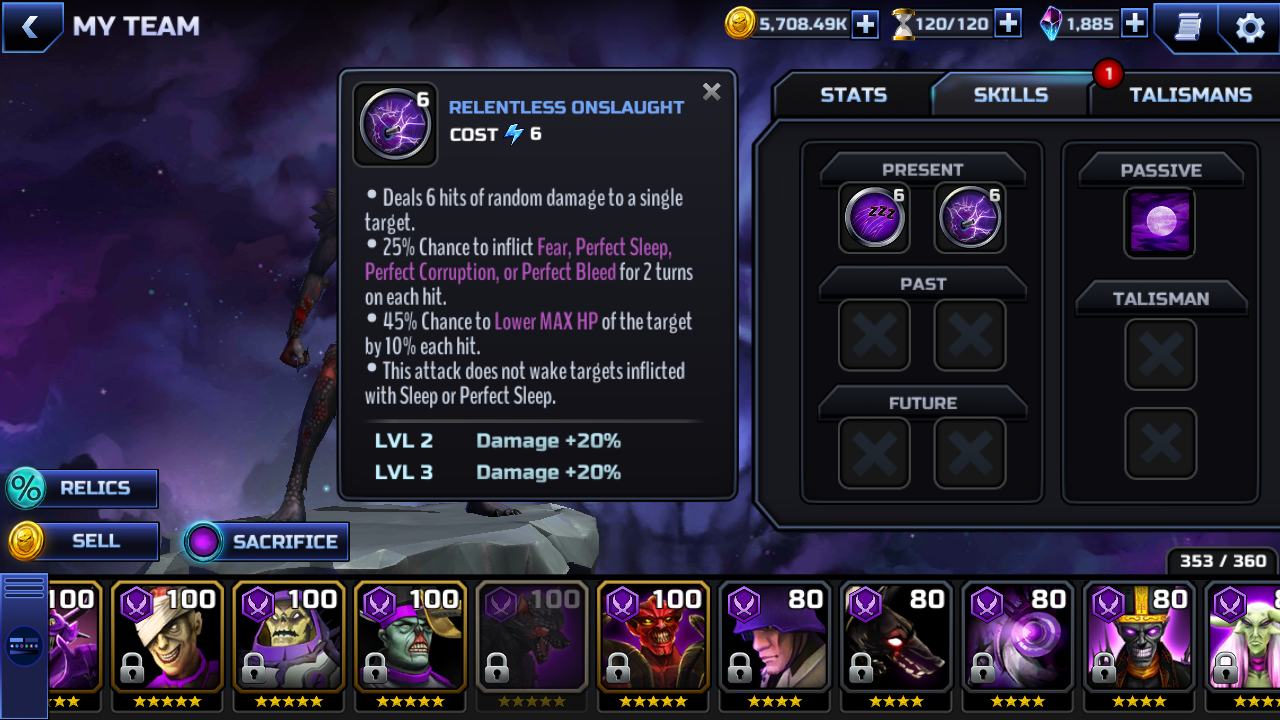The width and height of the screenshot is (1280, 720).
Task: Choose the bandaged-head character portrait
Action: coord(167,636)
